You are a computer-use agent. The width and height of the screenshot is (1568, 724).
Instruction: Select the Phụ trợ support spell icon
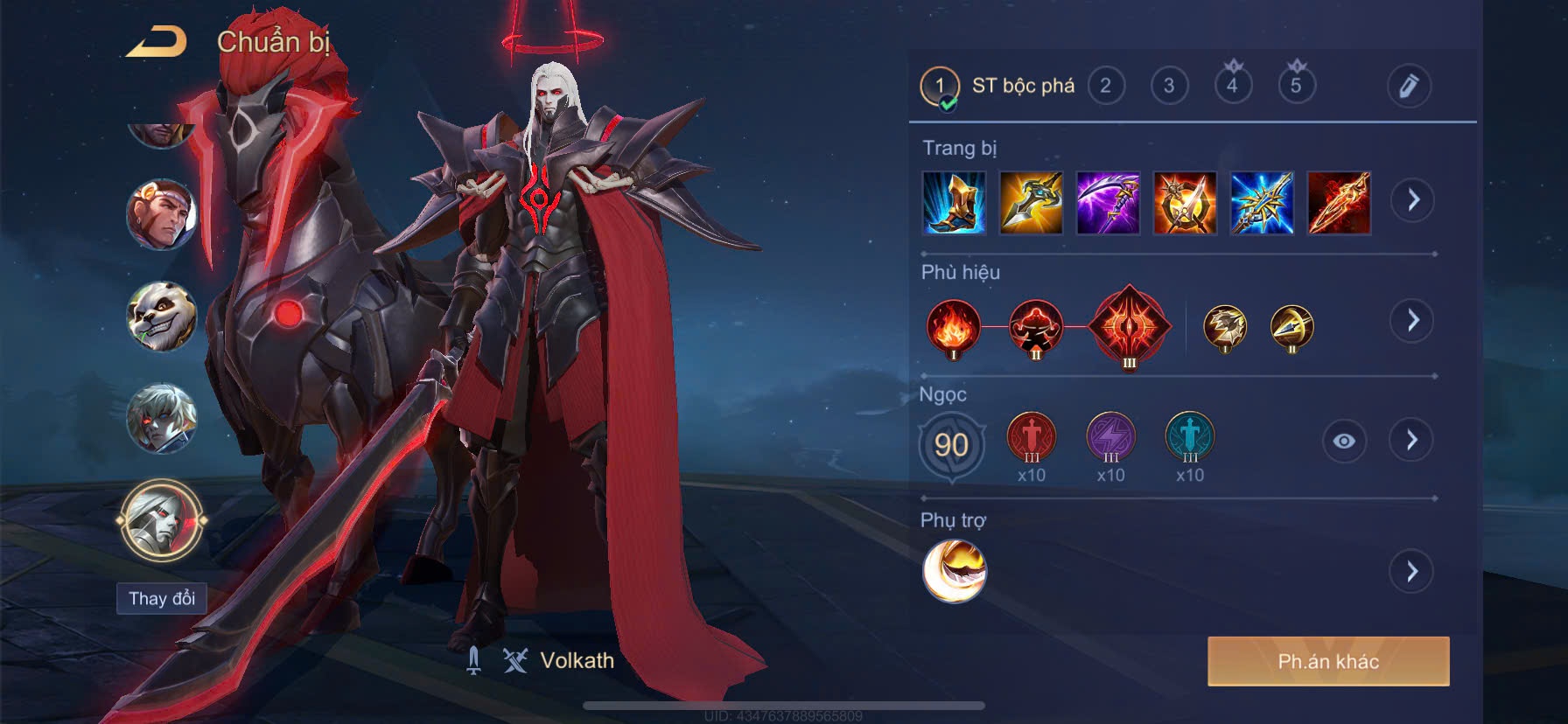click(954, 571)
